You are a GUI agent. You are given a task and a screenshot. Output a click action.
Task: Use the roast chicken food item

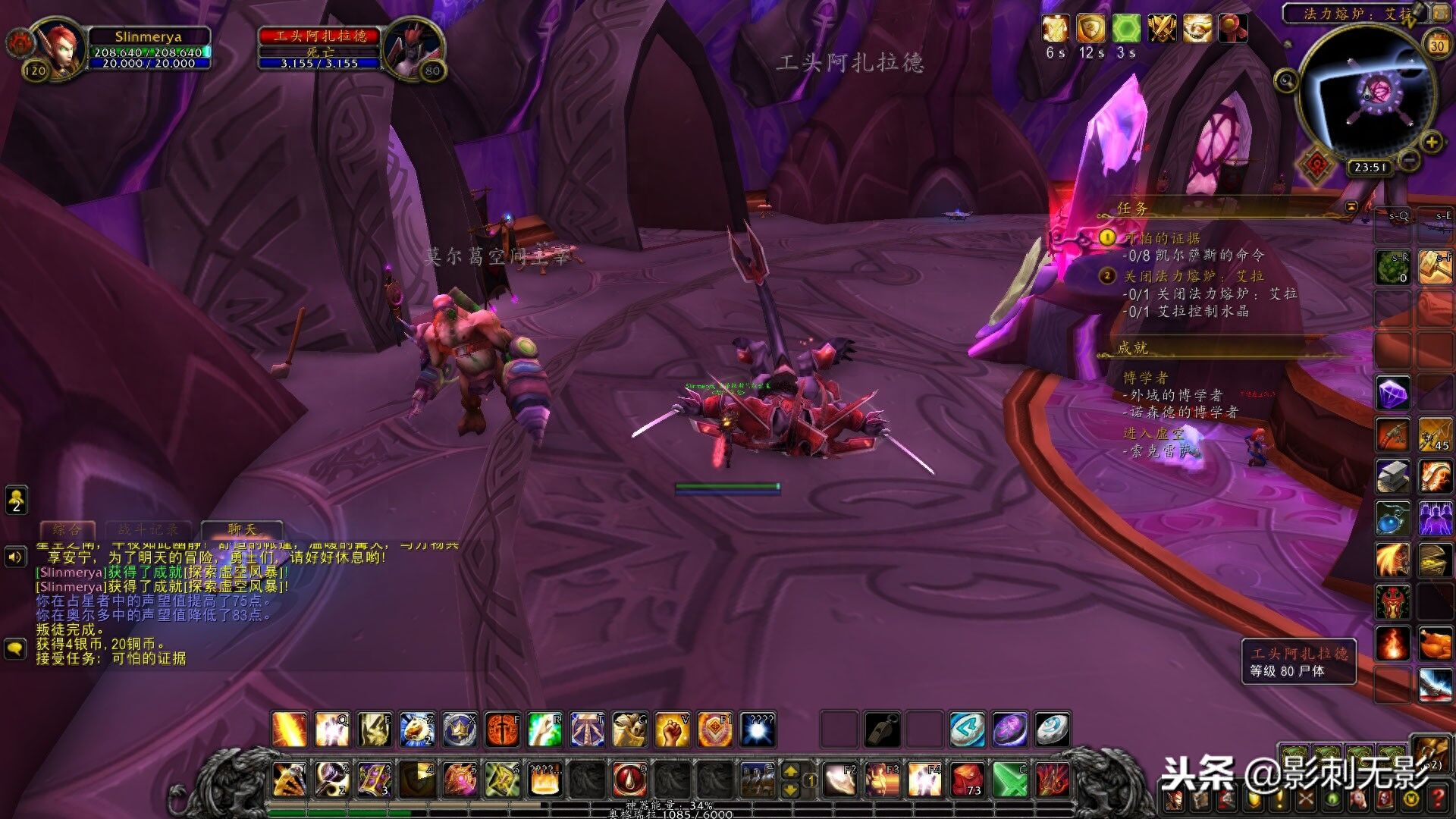(1435, 645)
